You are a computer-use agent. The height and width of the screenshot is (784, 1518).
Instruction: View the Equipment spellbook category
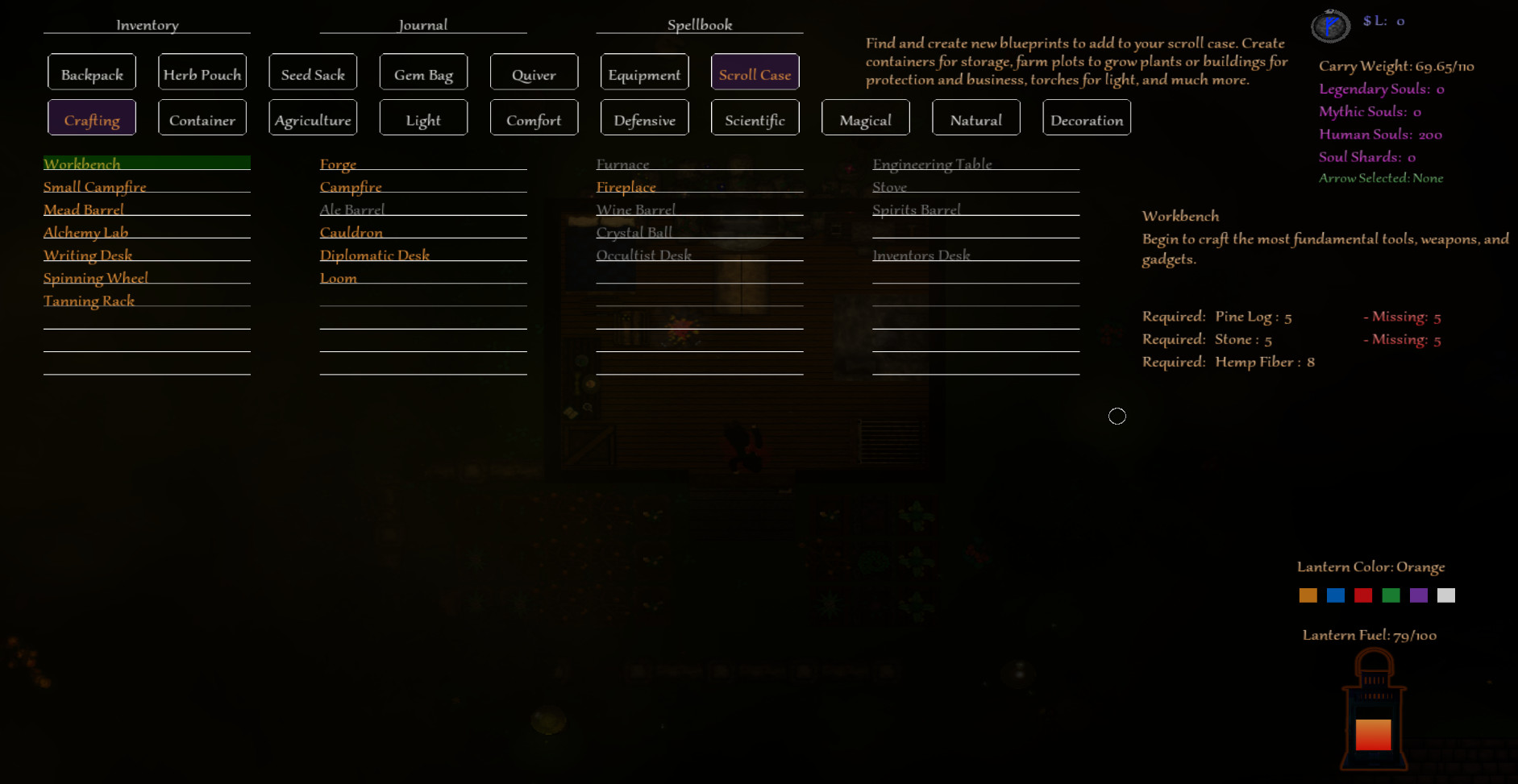644,73
